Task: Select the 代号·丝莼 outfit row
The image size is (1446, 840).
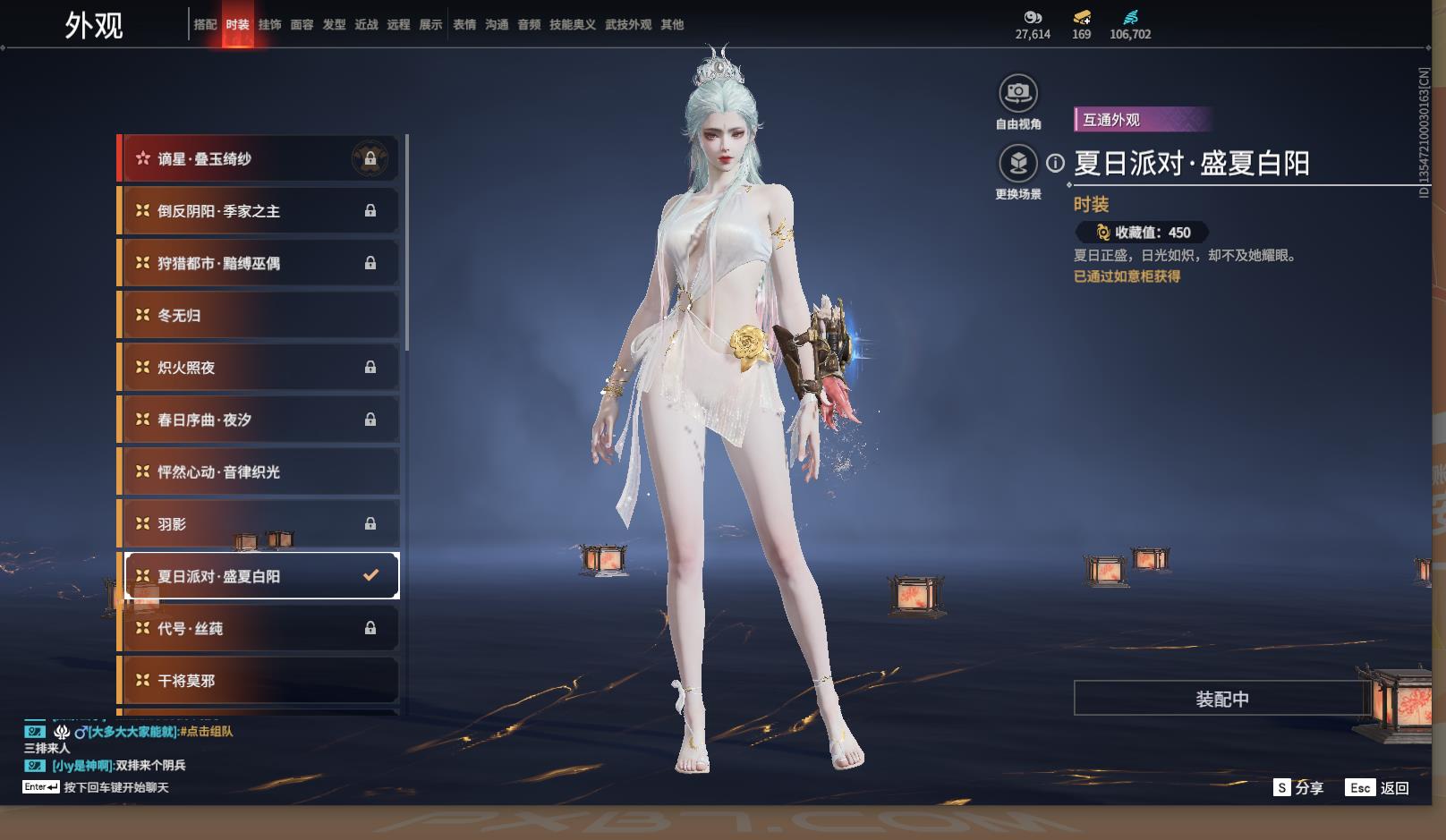Action: point(259,629)
